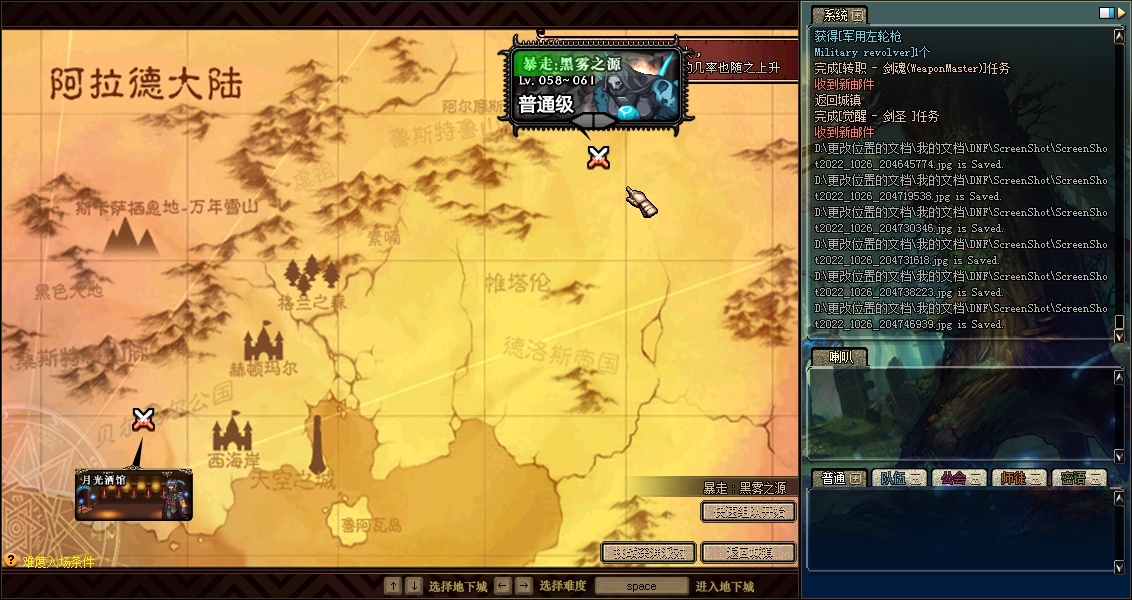Switch to the 公会 guild chat tab
Image resolution: width=1132 pixels, height=600 pixels.
pyautogui.click(x=958, y=478)
